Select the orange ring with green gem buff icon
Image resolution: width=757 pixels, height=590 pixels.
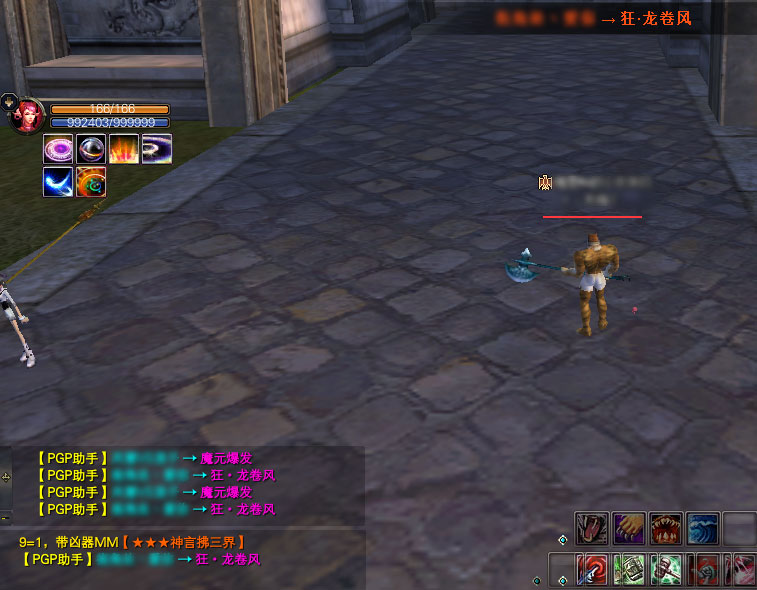click(90, 182)
